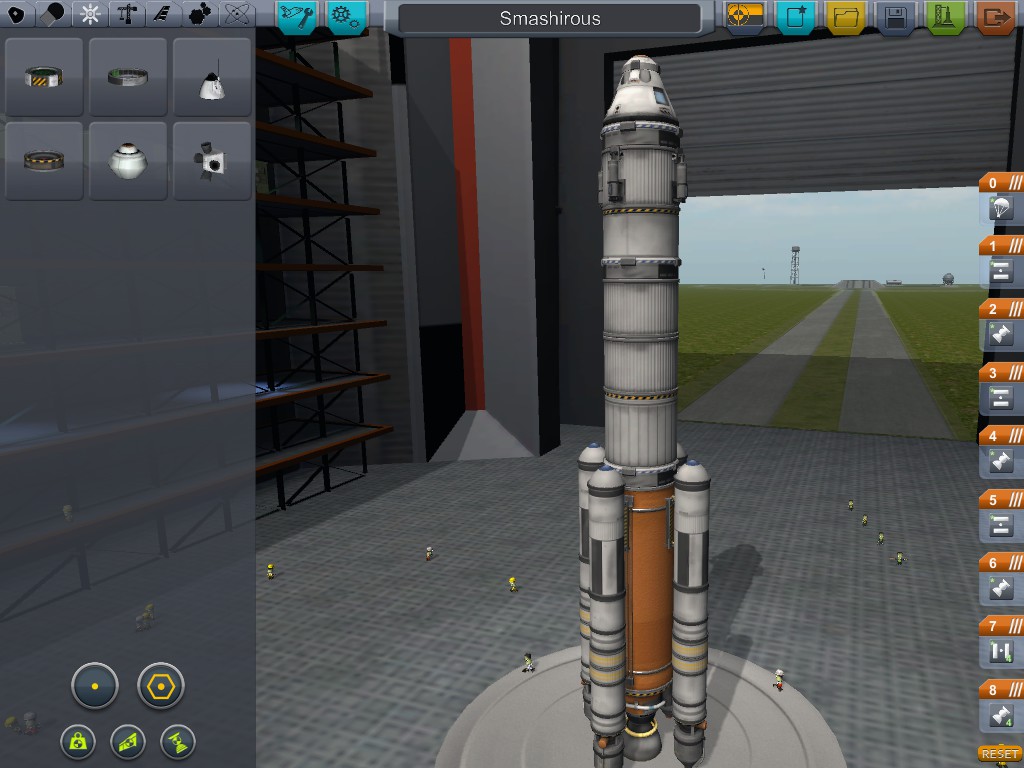Open the construction crane structural parts tab
Viewport: 1024px width, 768px height.
pos(127,15)
